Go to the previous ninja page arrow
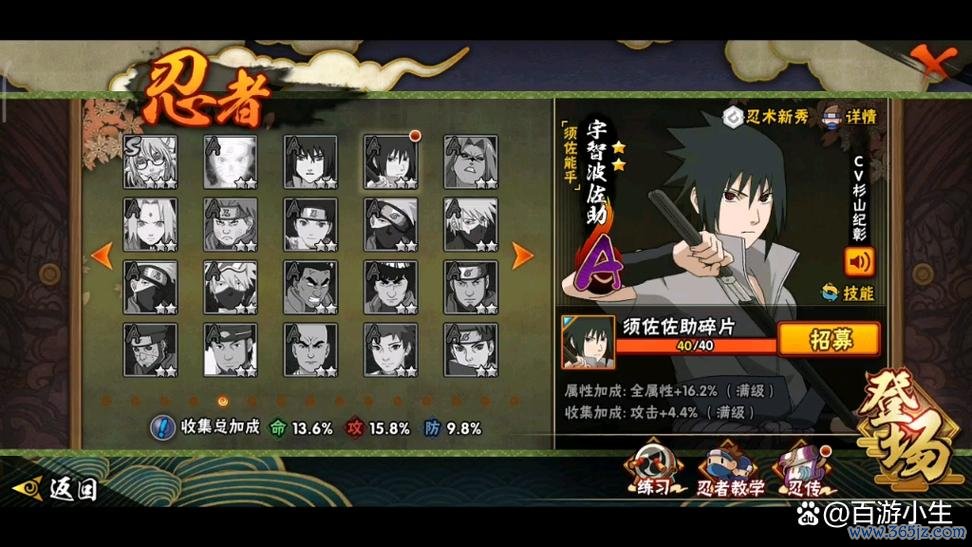The width and height of the screenshot is (972, 547). 101,256
